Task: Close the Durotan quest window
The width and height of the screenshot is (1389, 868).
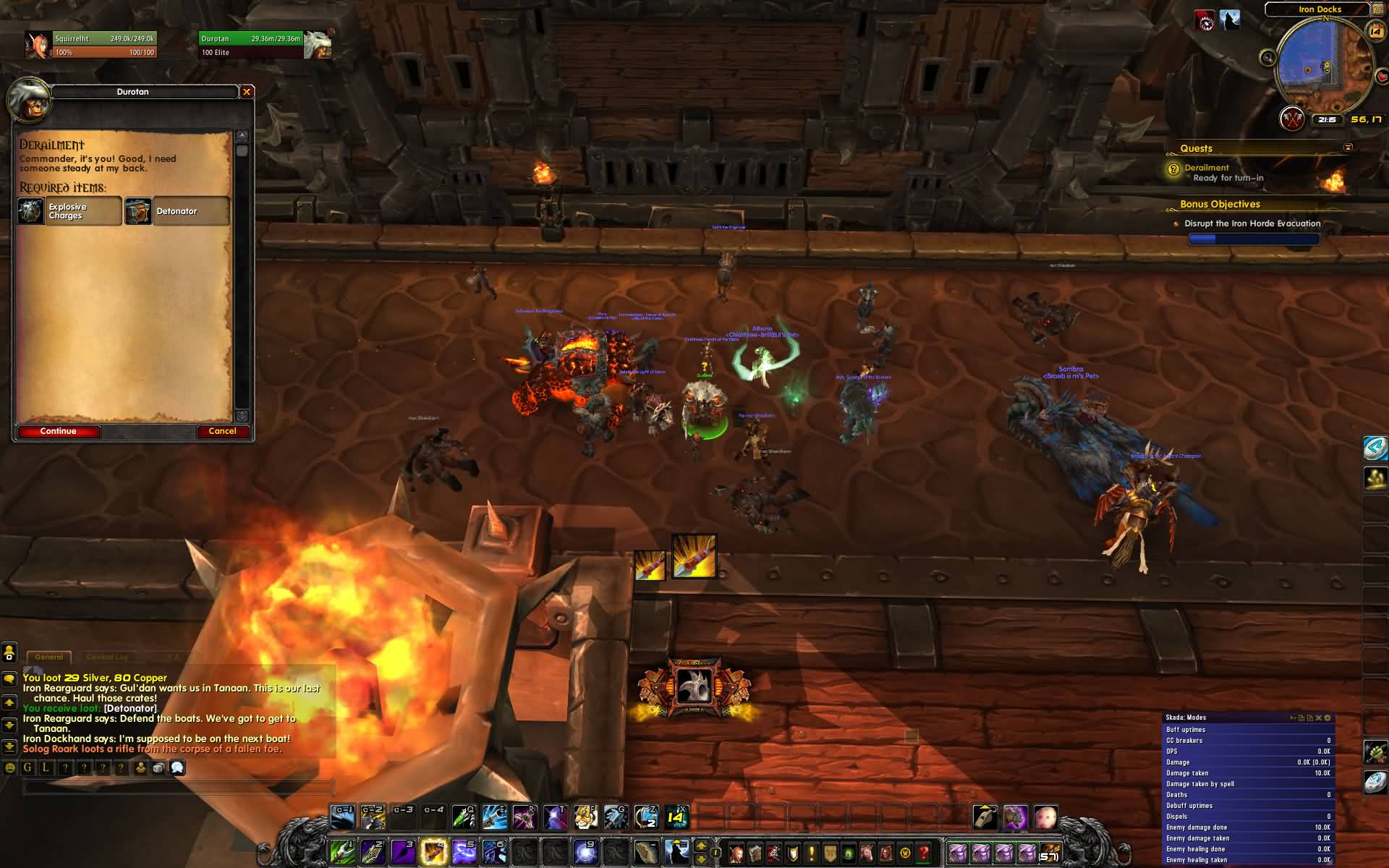Action: (x=247, y=92)
